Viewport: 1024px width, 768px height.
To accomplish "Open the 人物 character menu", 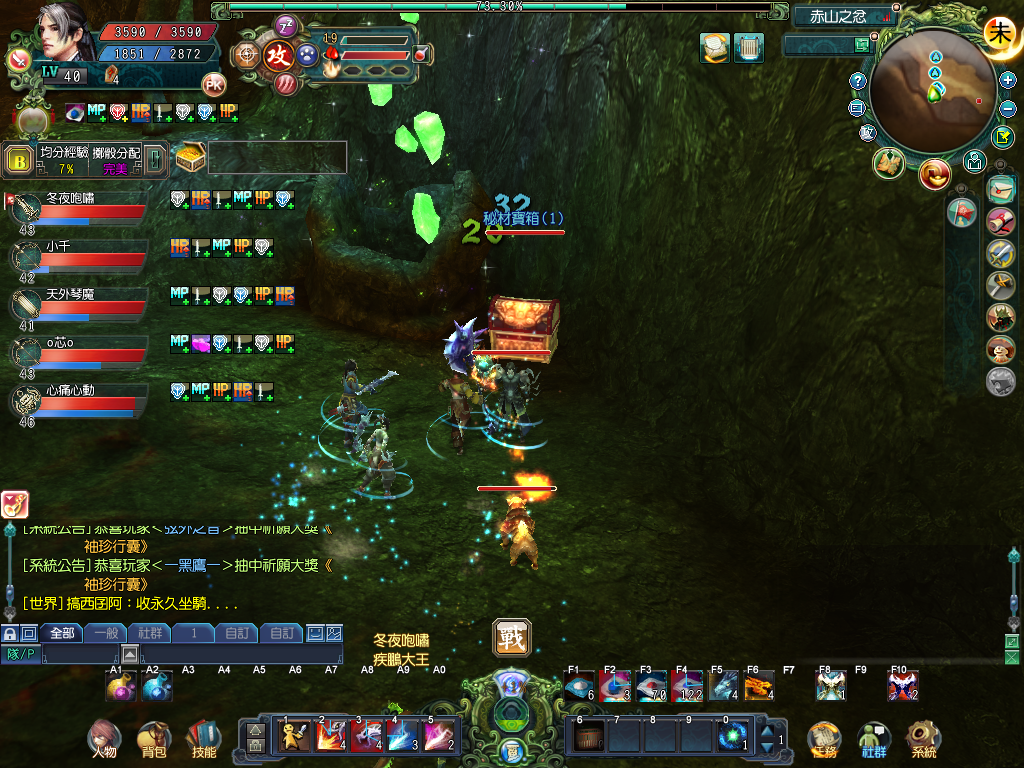I will (104, 739).
